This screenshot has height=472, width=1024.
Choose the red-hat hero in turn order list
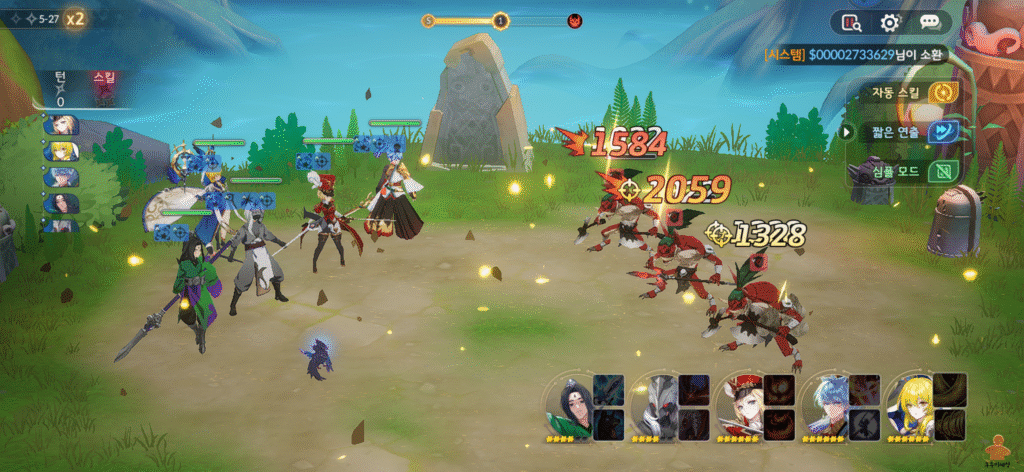coord(61,126)
